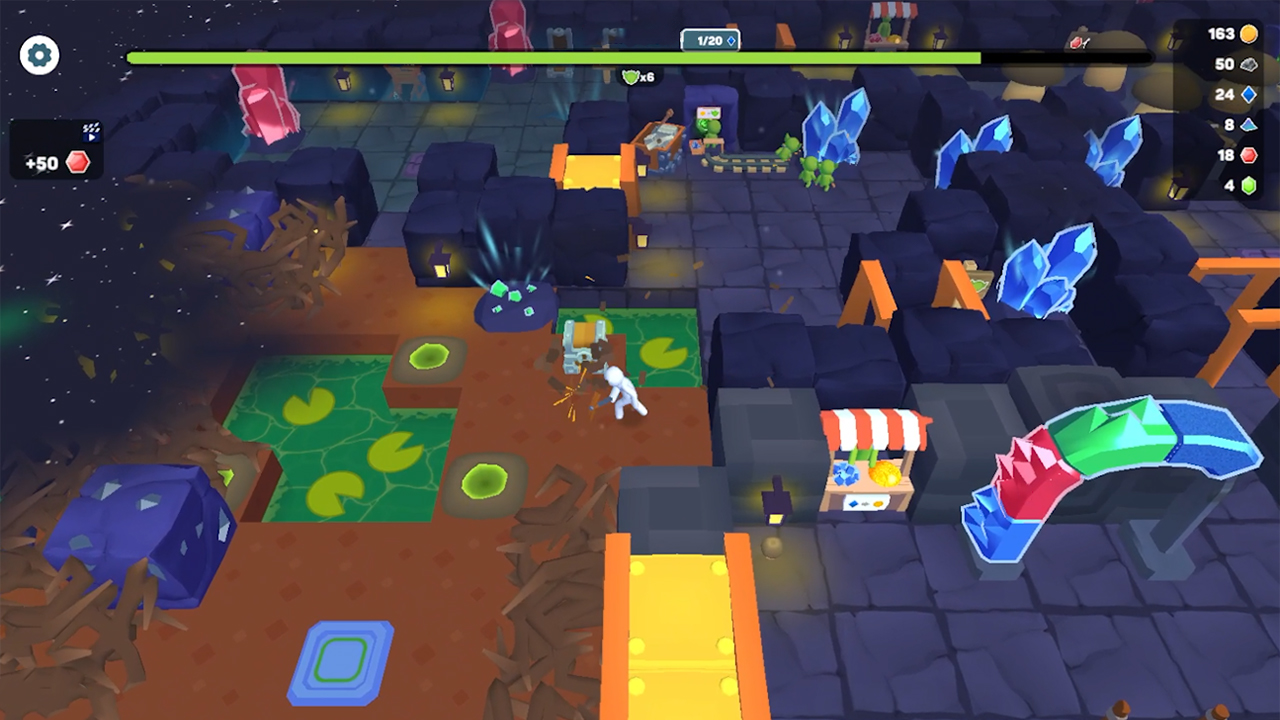Image resolution: width=1280 pixels, height=720 pixels.
Task: Click the gold coin counter icon
Action: point(1248,32)
